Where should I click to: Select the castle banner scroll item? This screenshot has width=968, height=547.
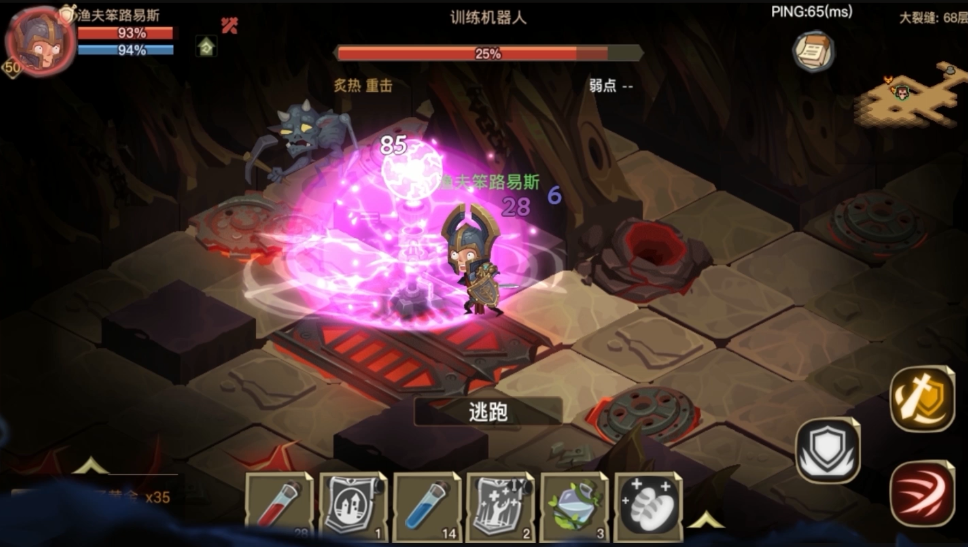(353, 506)
